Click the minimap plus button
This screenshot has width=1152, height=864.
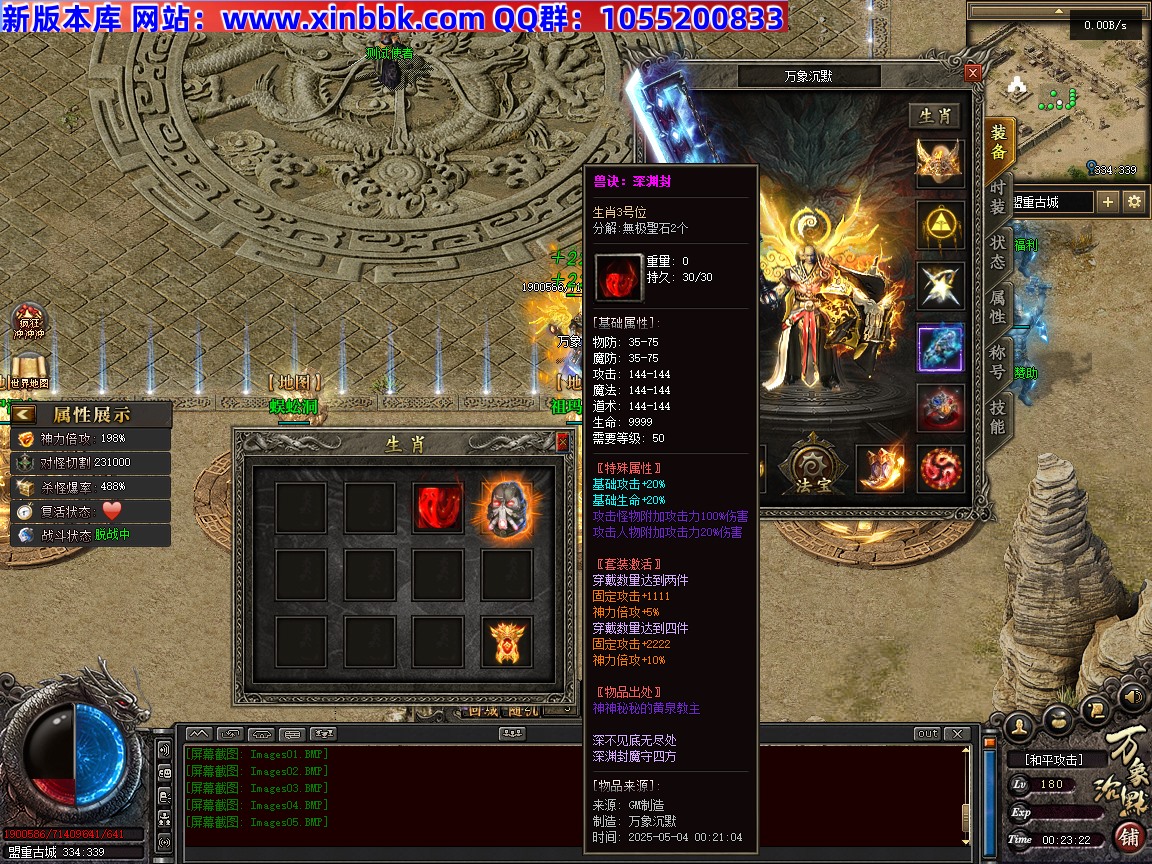[1108, 202]
